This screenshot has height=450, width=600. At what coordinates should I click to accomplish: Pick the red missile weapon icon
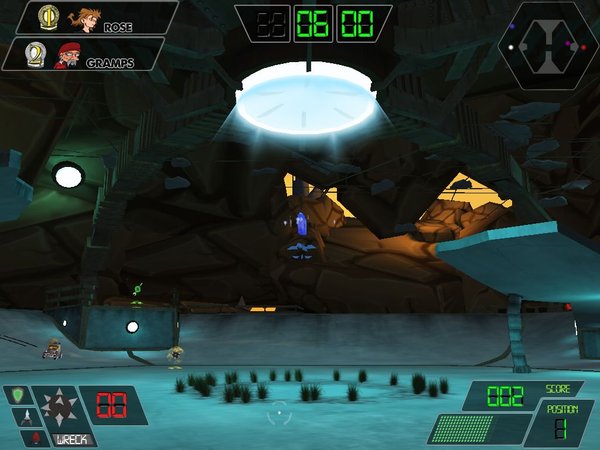click(x=33, y=437)
